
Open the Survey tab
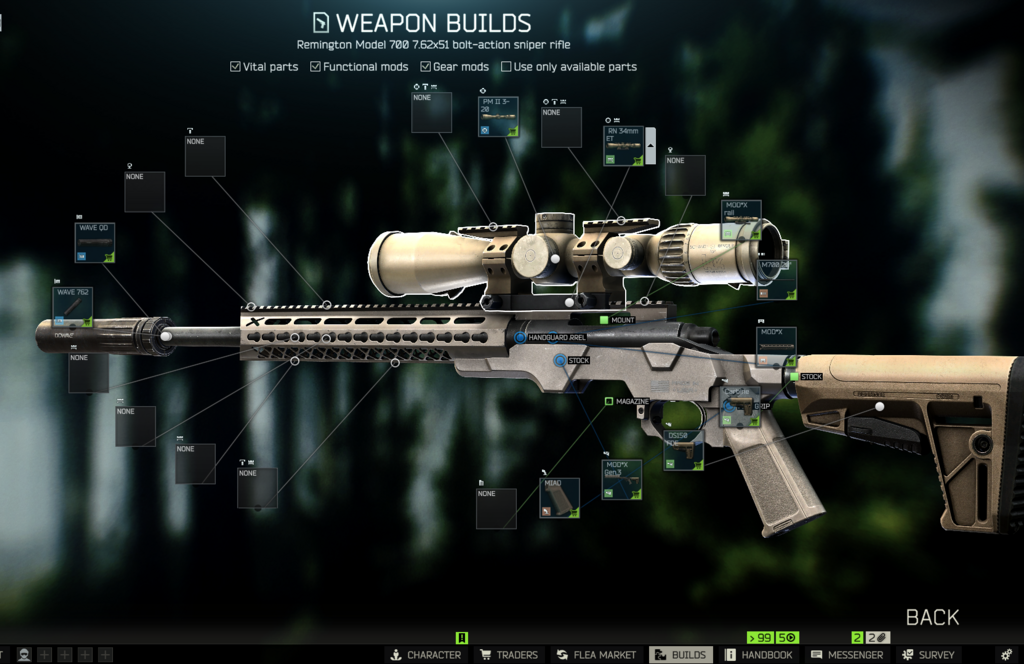tap(928, 655)
